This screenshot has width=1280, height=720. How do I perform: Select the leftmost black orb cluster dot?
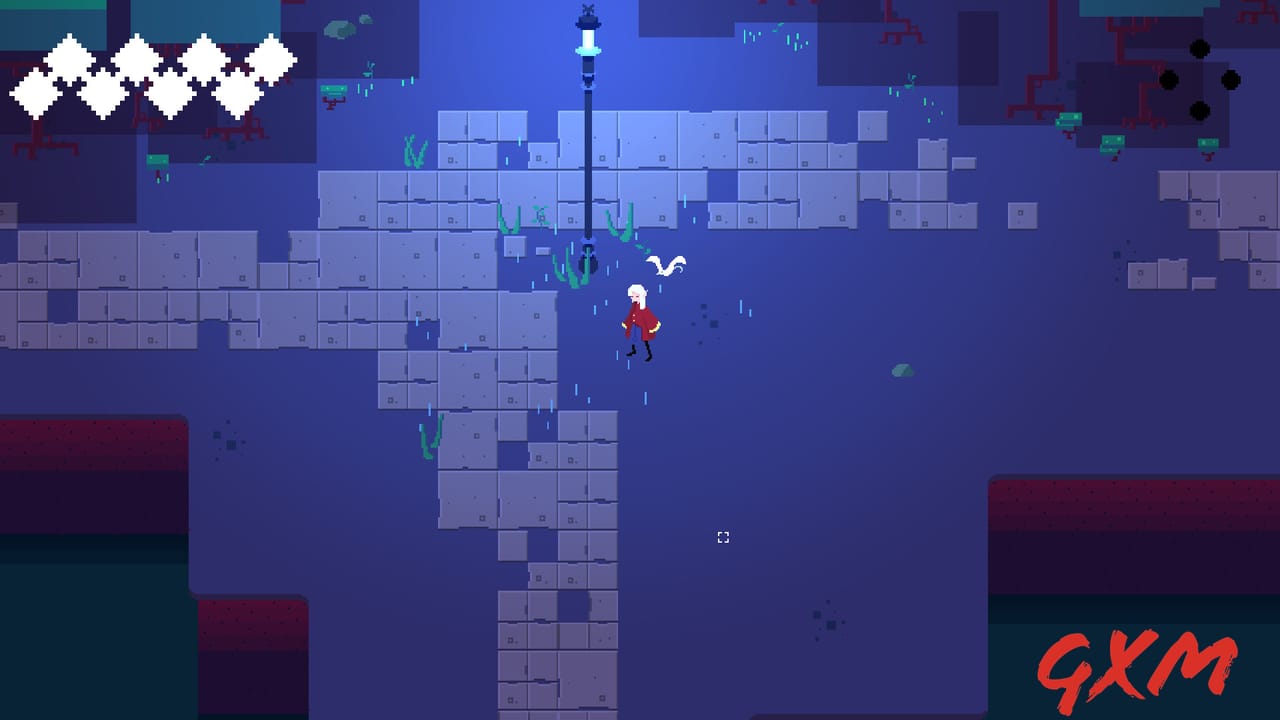click(x=1169, y=81)
